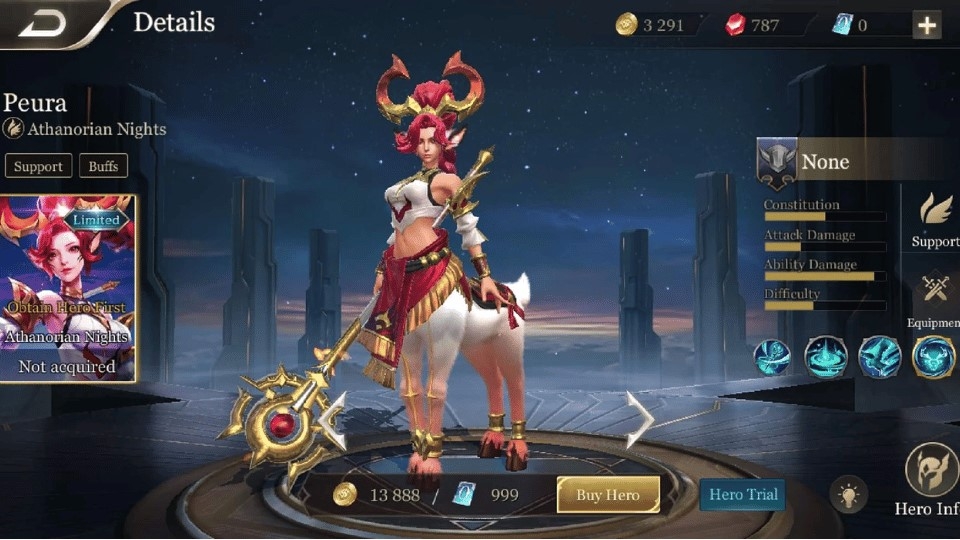Open the Buffs tag

pyautogui.click(x=102, y=166)
